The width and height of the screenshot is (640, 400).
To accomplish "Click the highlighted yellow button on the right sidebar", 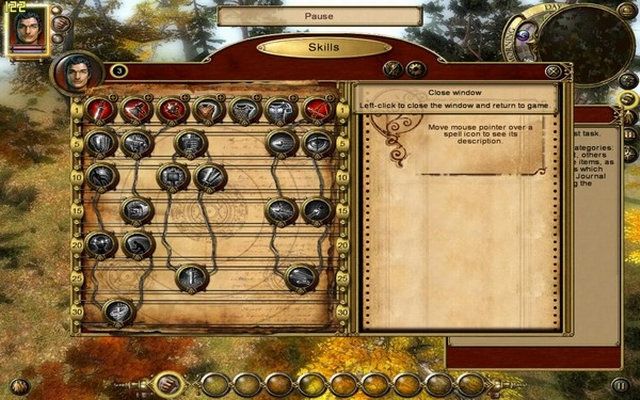I will click(629, 99).
